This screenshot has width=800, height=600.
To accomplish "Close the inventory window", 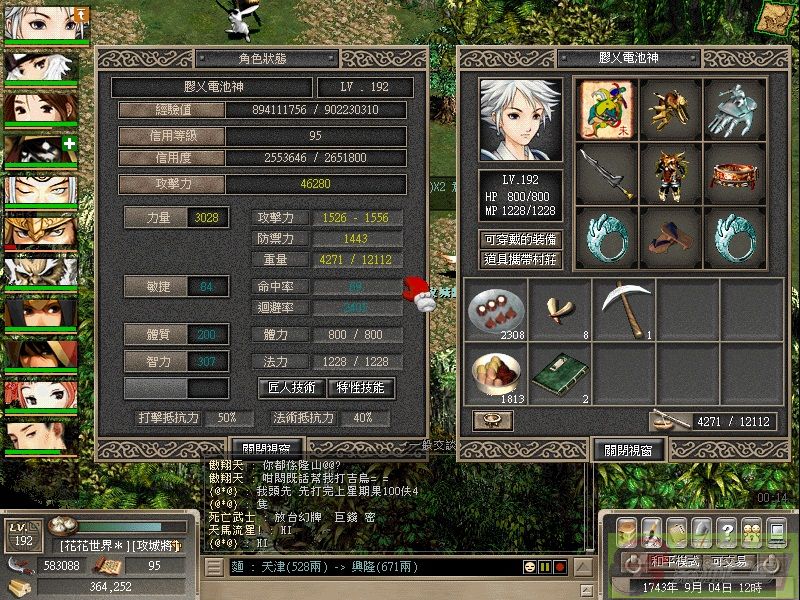I will click(628, 450).
